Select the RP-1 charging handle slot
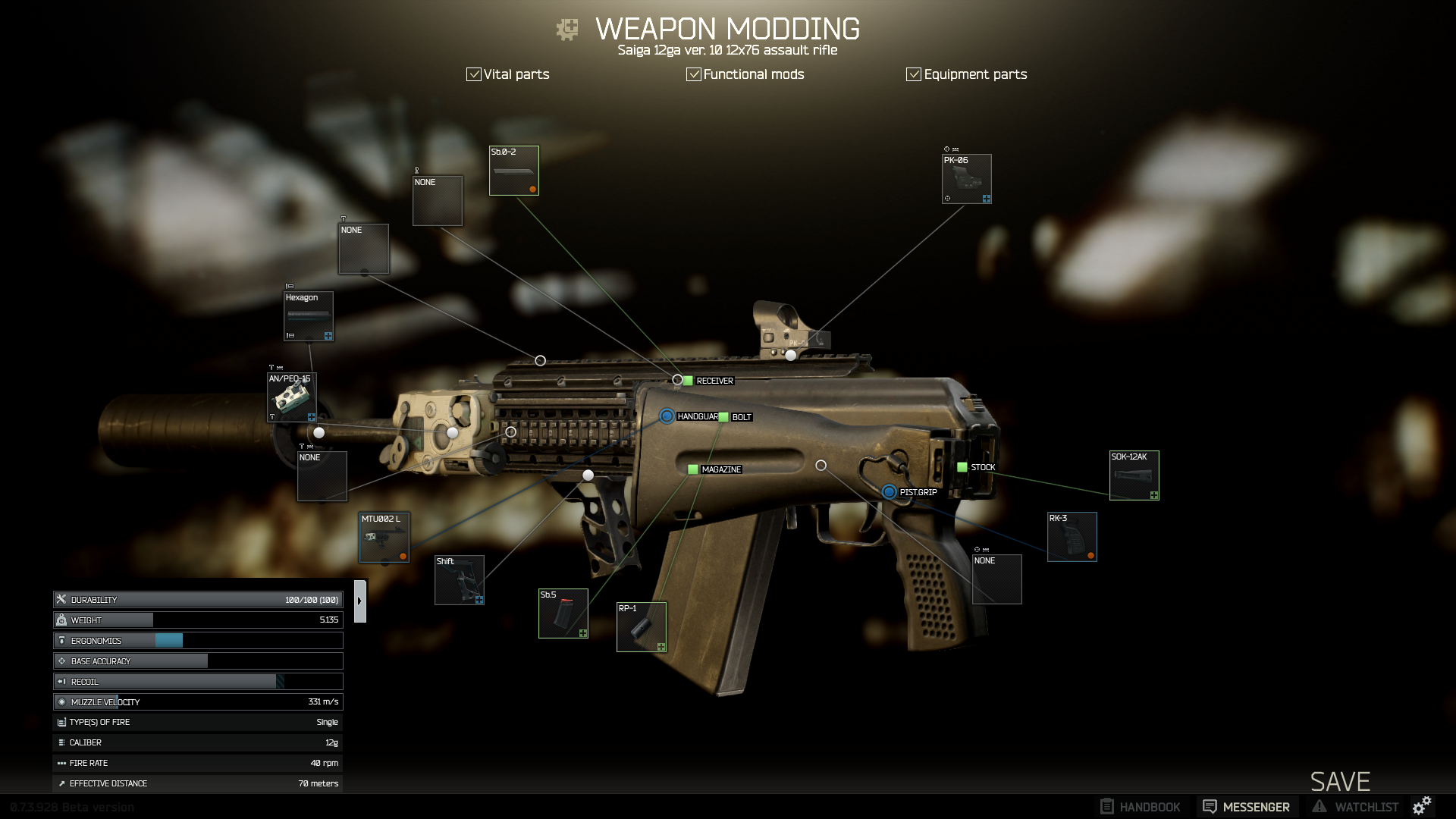This screenshot has height=819, width=1456. 642,627
